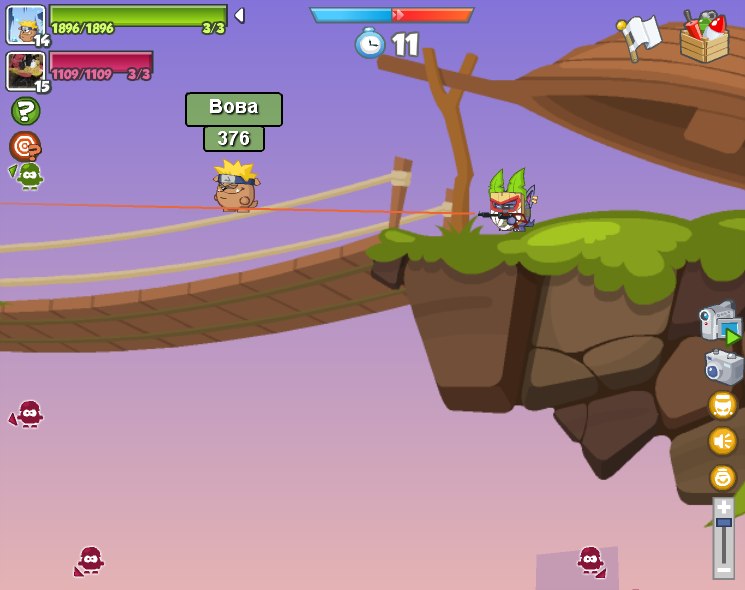Start video recording with camcorder icon

coord(720,323)
